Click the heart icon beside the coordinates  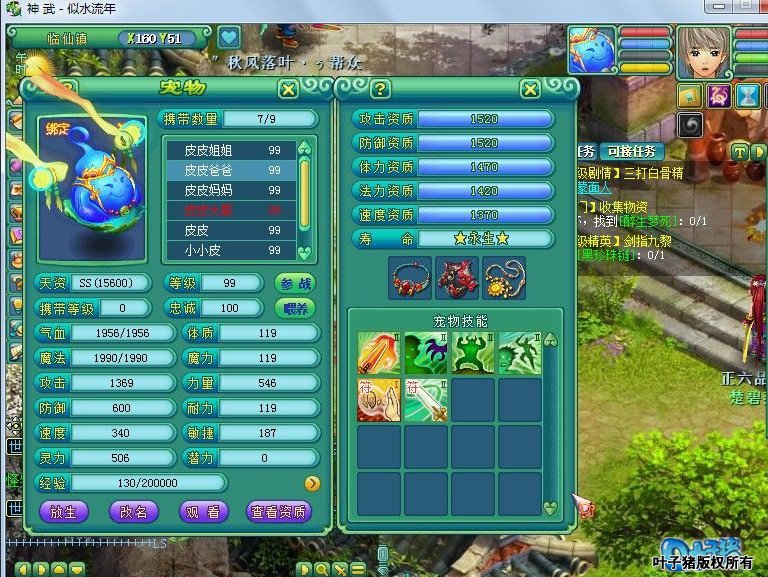(x=230, y=38)
